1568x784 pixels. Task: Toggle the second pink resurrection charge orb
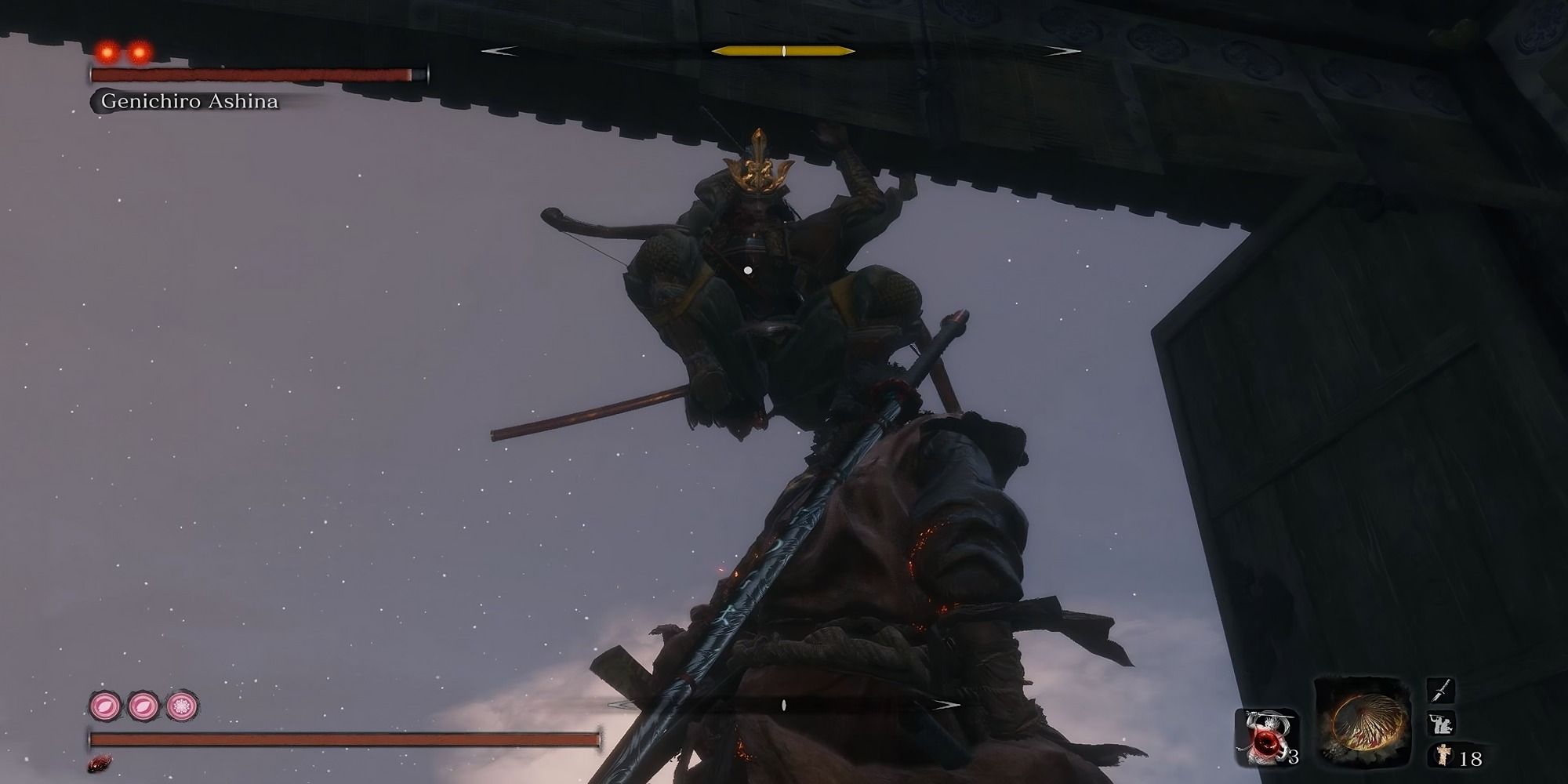point(141,705)
